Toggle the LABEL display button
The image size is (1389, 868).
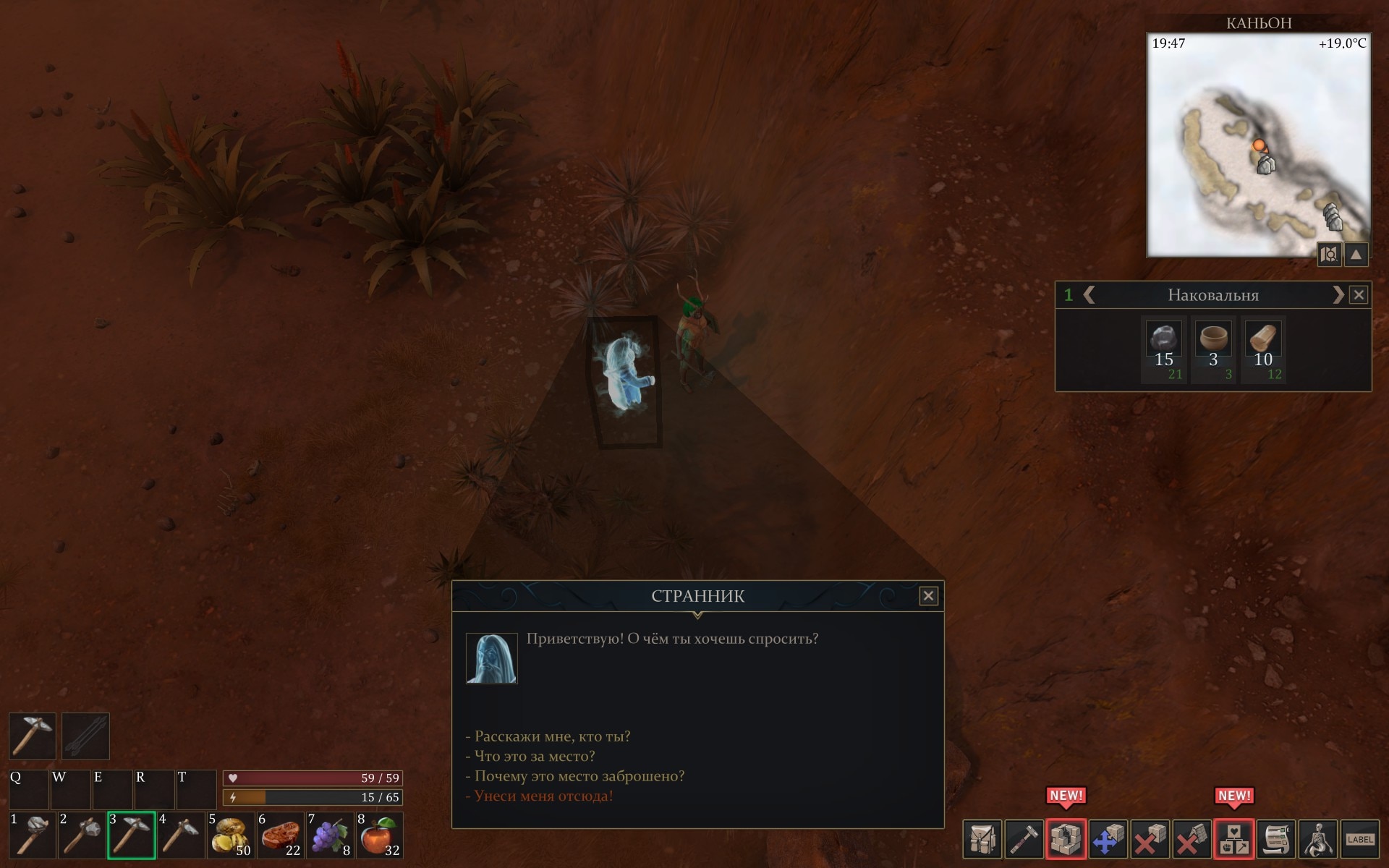tap(1360, 839)
